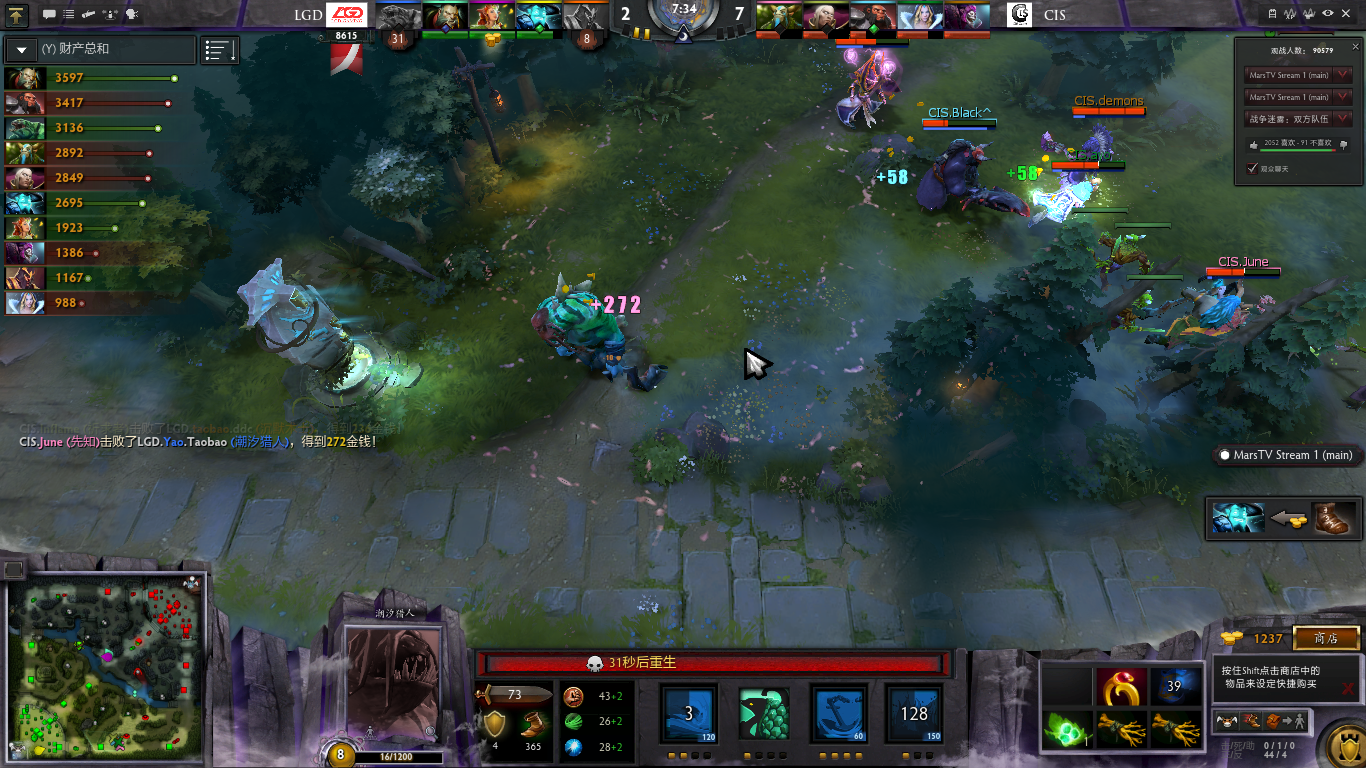The width and height of the screenshot is (1366, 768).
Task: Open the chat speech bubble icon
Action: 49,15
